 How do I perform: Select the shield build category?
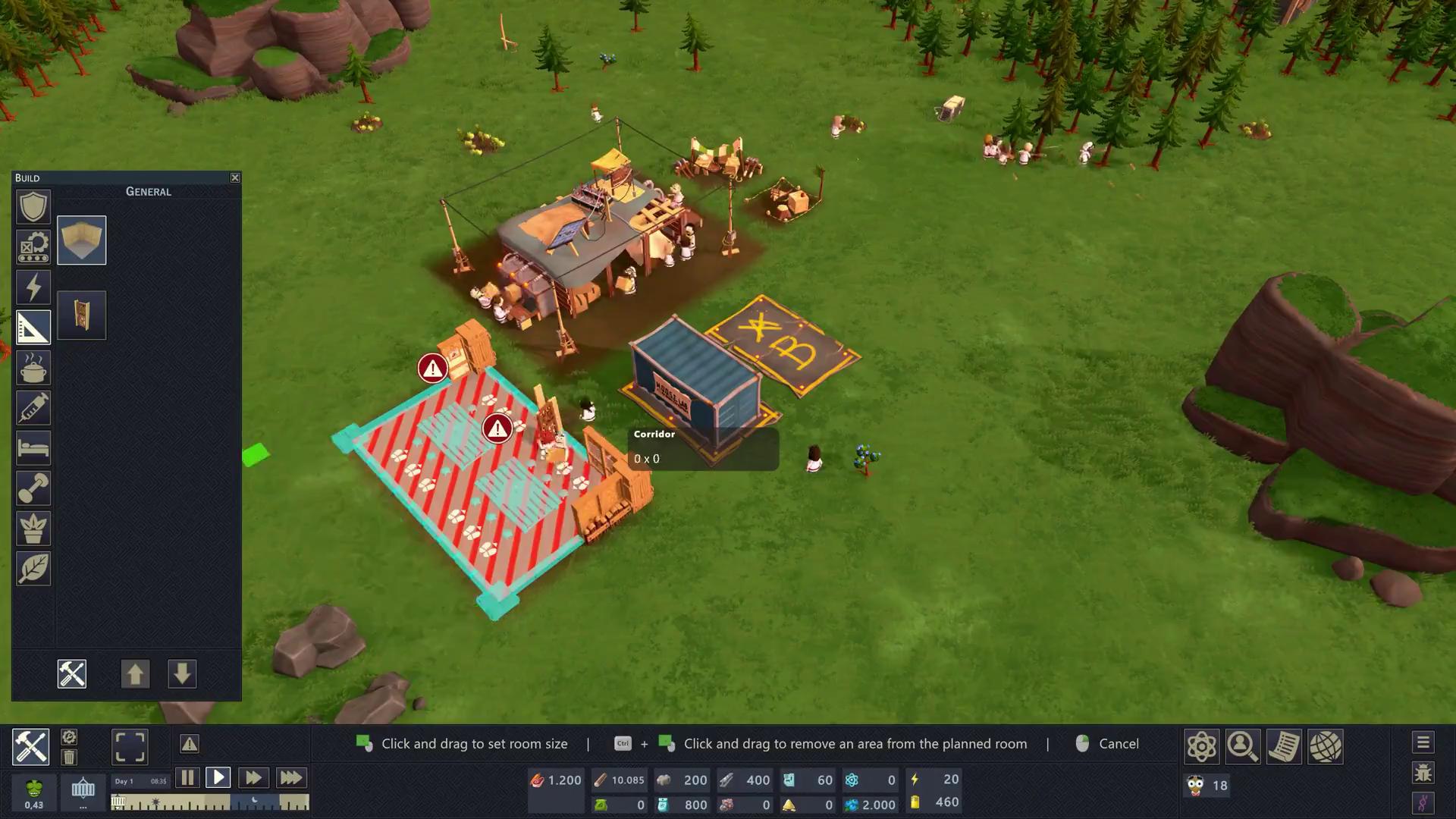(33, 207)
